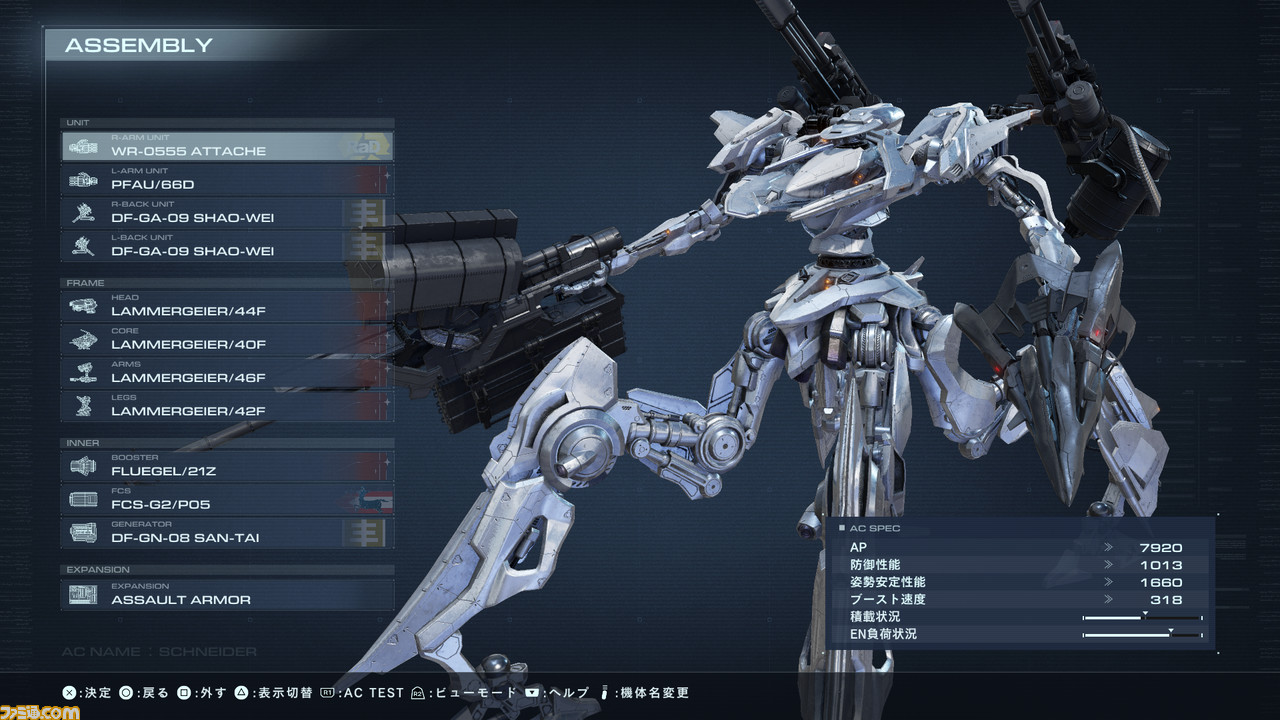Select the HEAD part LAMMERGEIER/44F
The height and width of the screenshot is (720, 1280).
(228, 306)
